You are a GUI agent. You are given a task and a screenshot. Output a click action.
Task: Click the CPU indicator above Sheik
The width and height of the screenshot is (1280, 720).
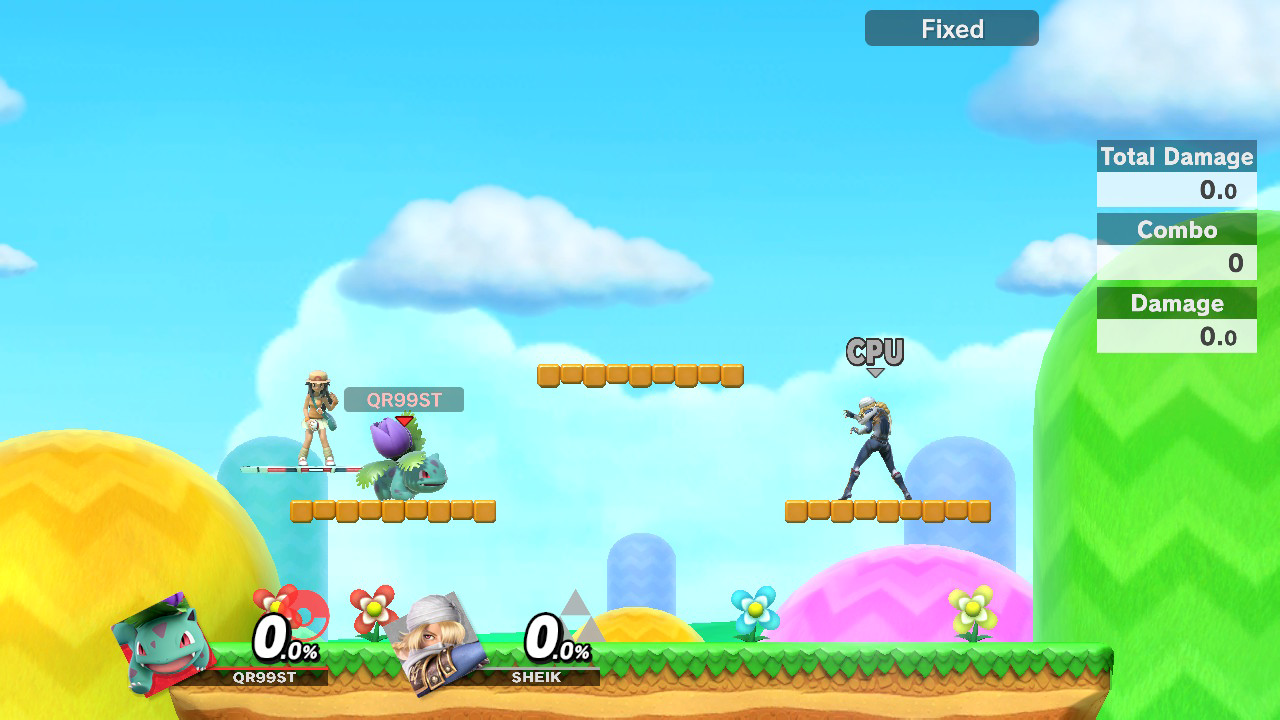tap(875, 350)
